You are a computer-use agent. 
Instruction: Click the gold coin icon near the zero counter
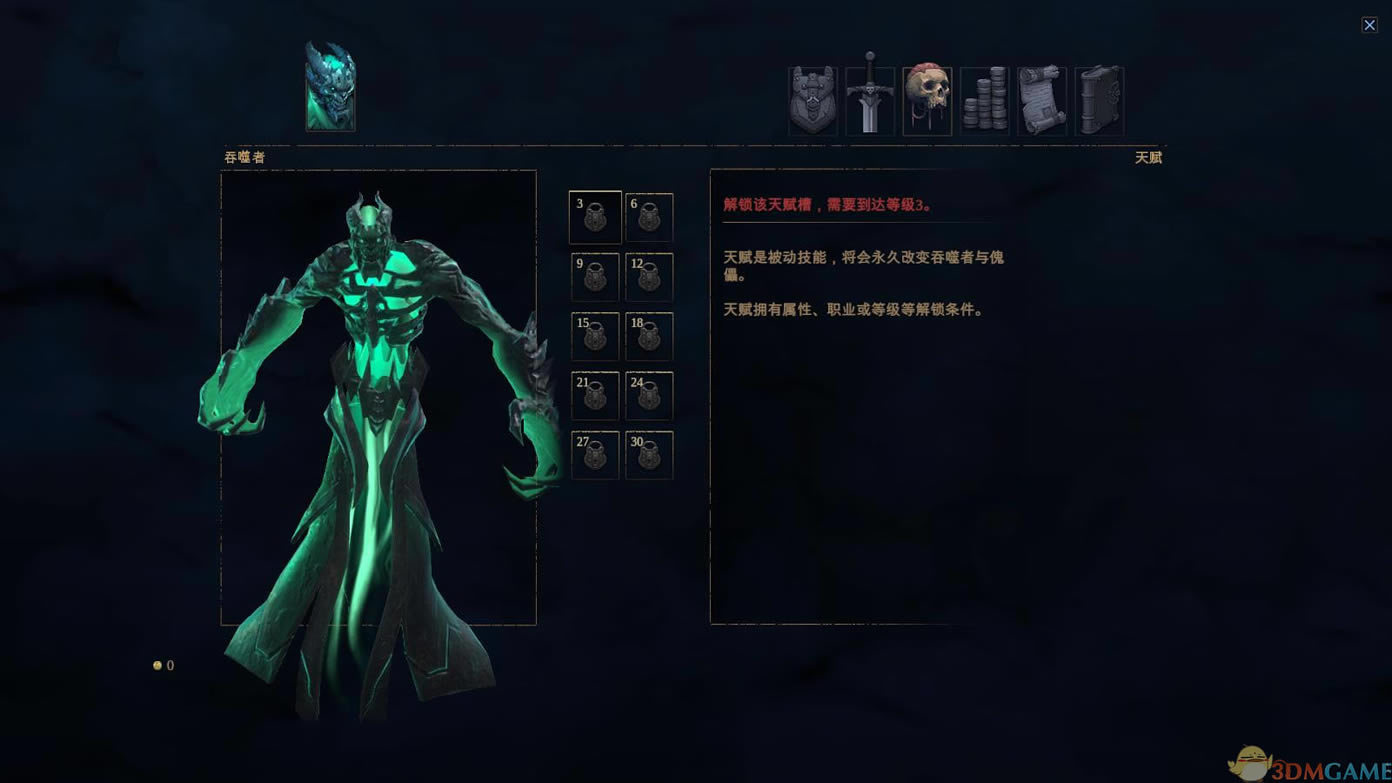point(156,664)
